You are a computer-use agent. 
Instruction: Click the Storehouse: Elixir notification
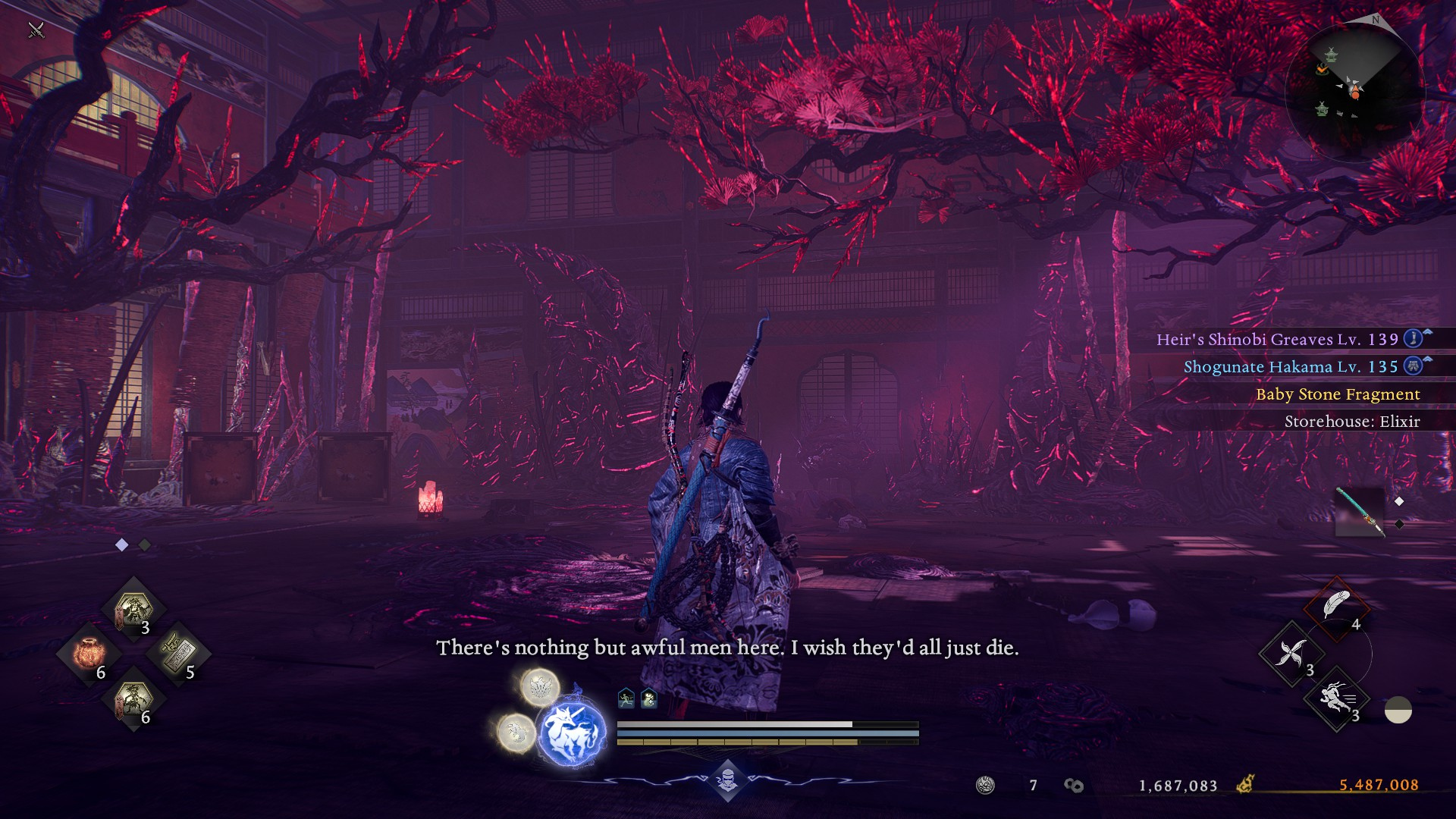[1351, 422]
